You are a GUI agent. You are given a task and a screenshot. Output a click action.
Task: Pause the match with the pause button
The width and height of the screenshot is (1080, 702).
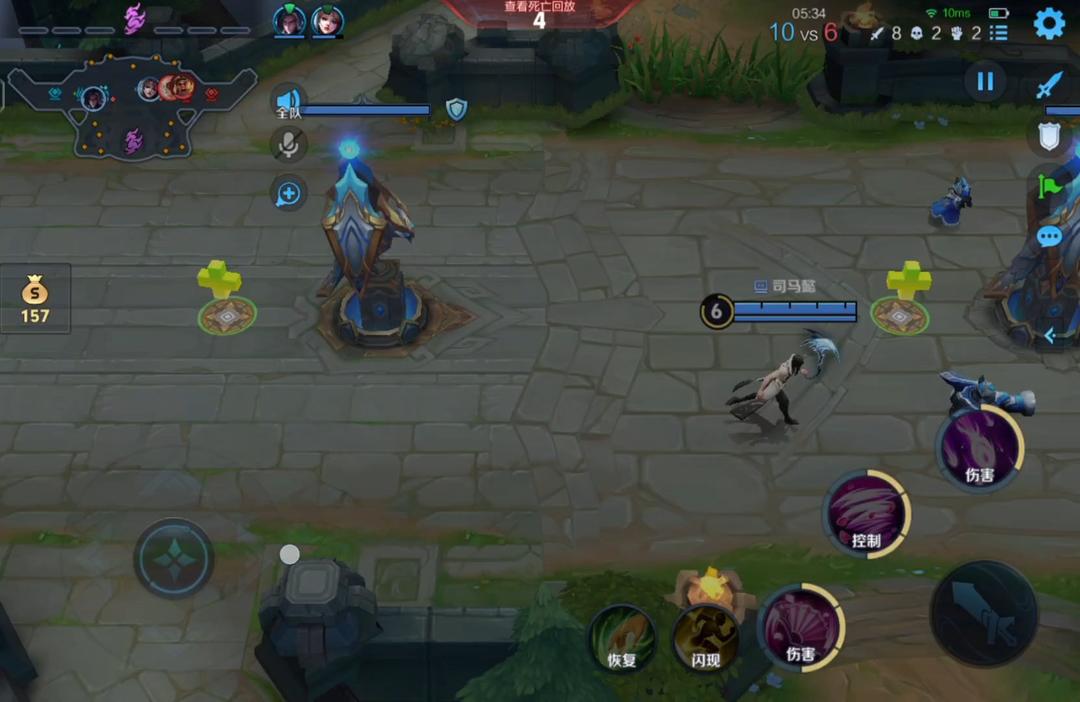(x=985, y=82)
